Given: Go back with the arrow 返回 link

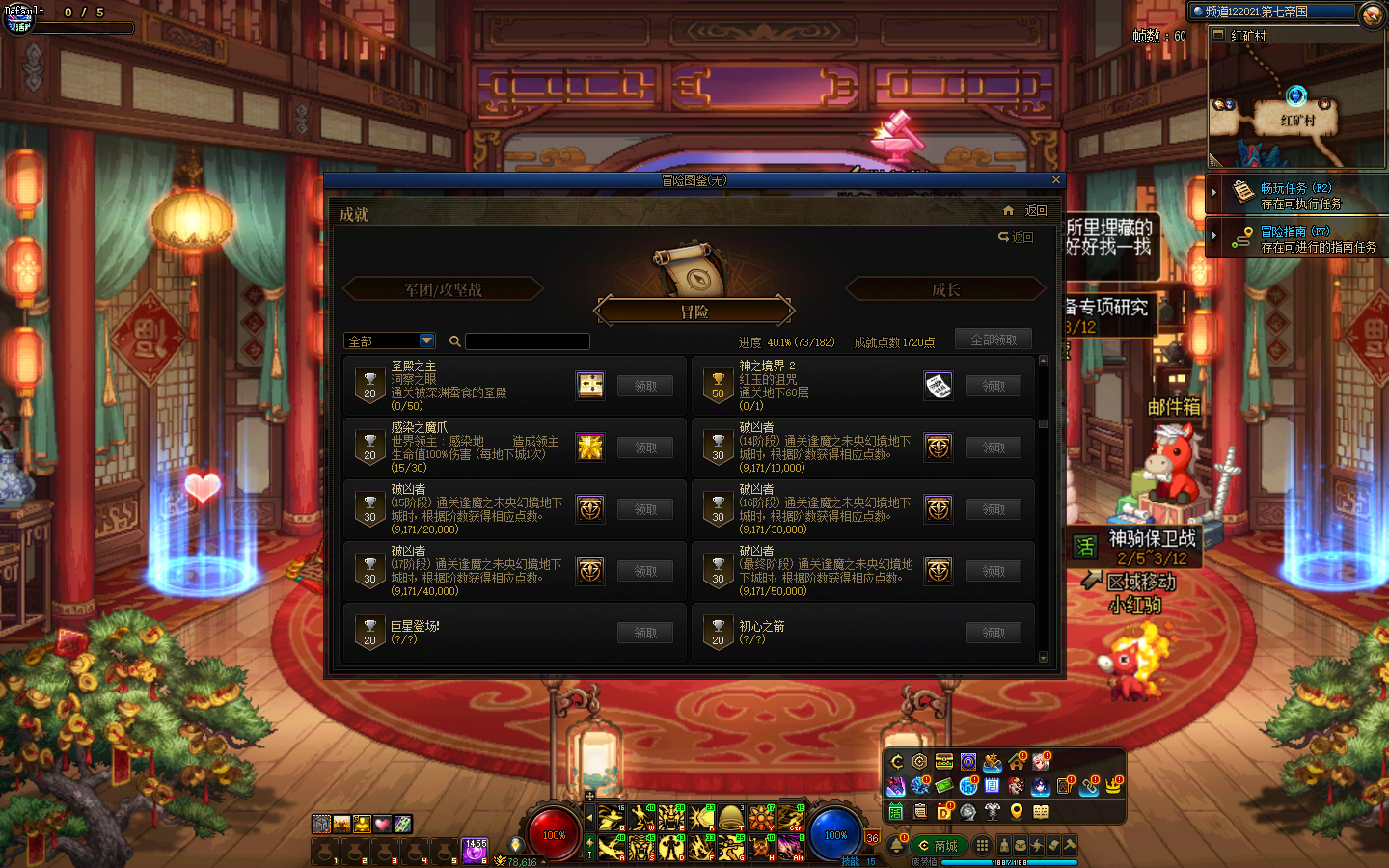Looking at the screenshot, I should tap(1017, 237).
